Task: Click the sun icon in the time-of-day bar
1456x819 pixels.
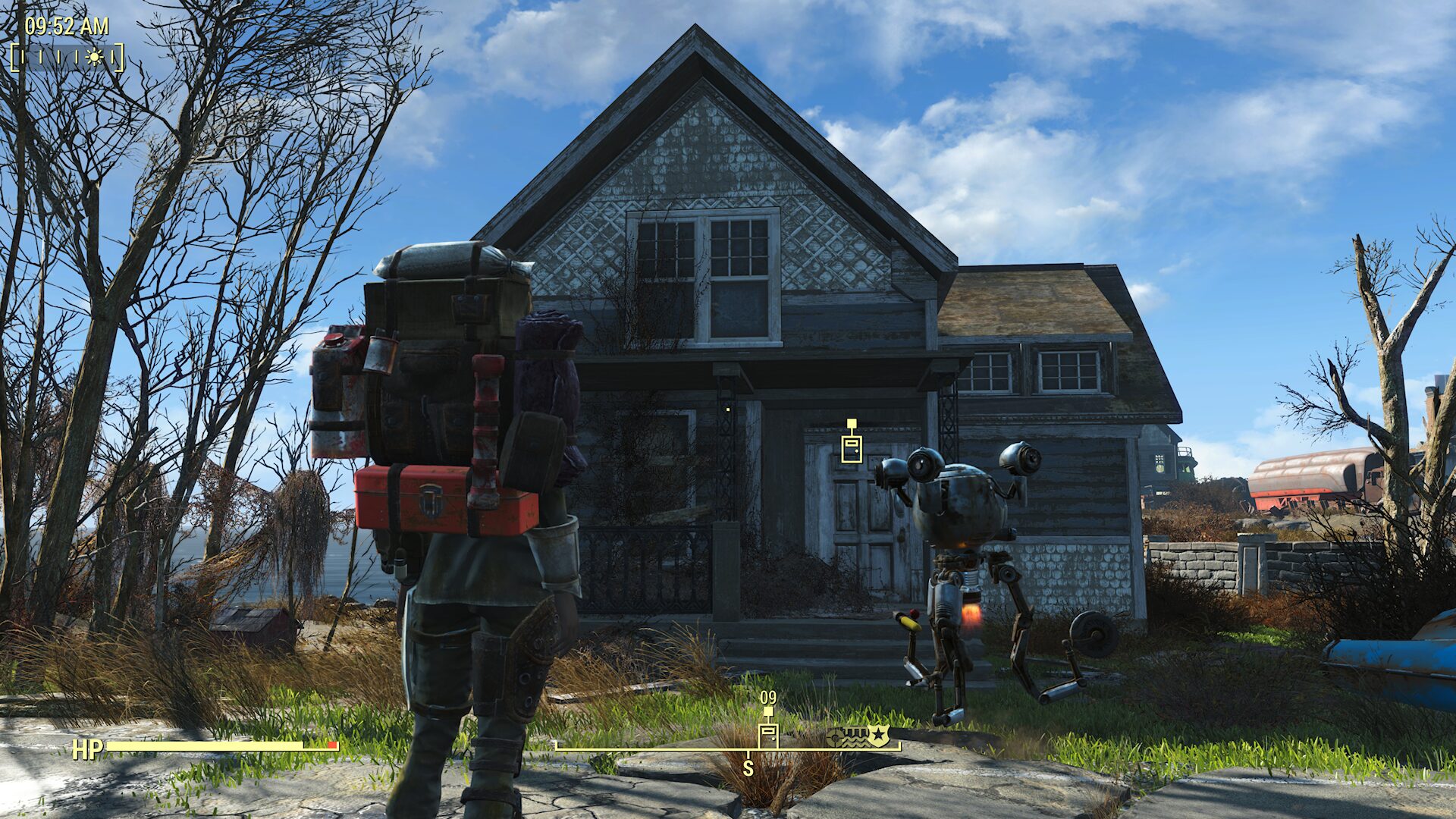Action: (x=94, y=57)
